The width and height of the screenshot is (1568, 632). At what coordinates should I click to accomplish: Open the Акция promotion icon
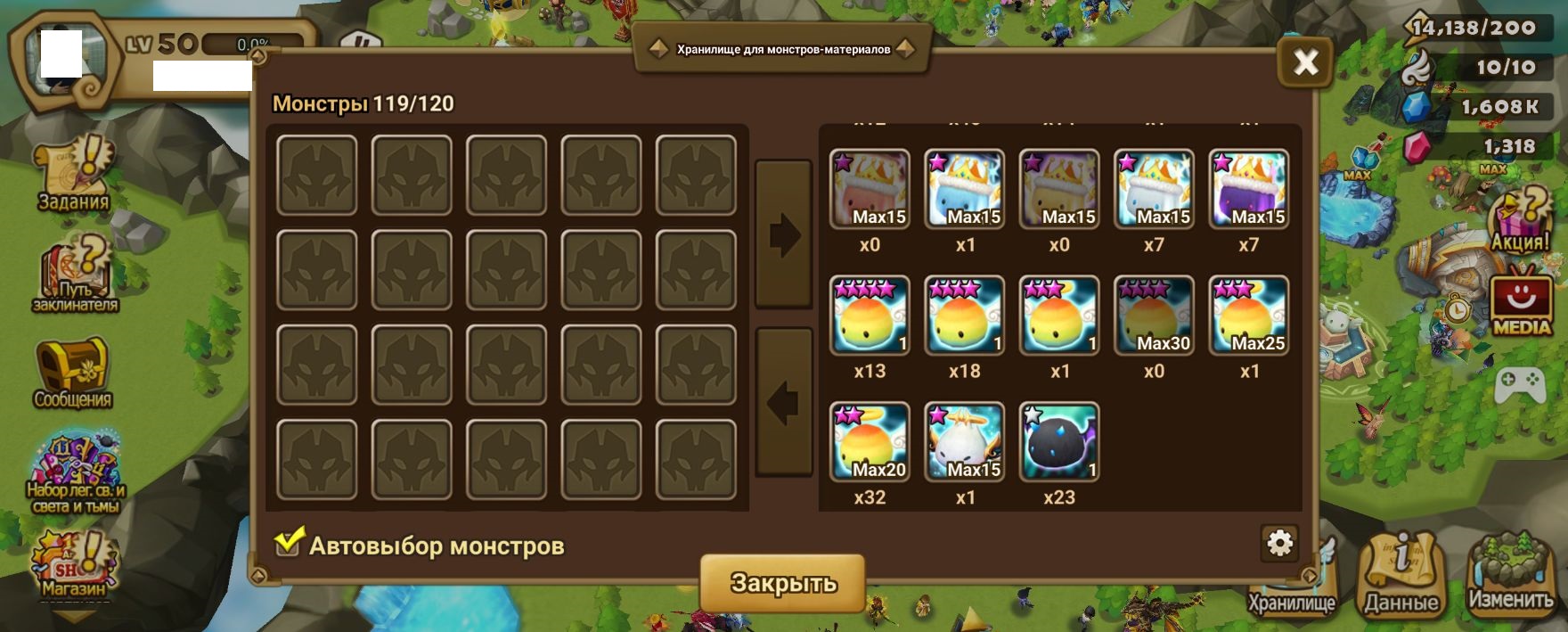1522,220
